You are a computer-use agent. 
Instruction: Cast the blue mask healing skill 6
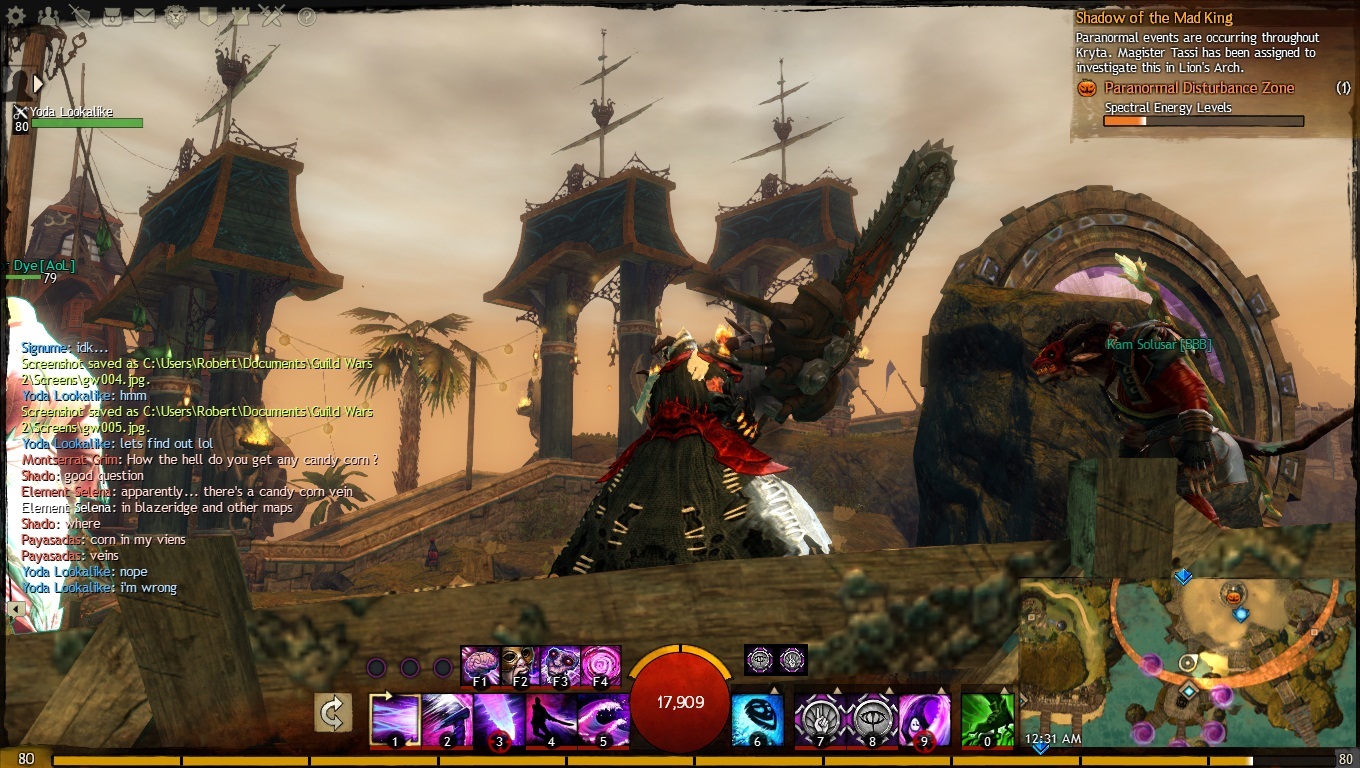(x=757, y=720)
